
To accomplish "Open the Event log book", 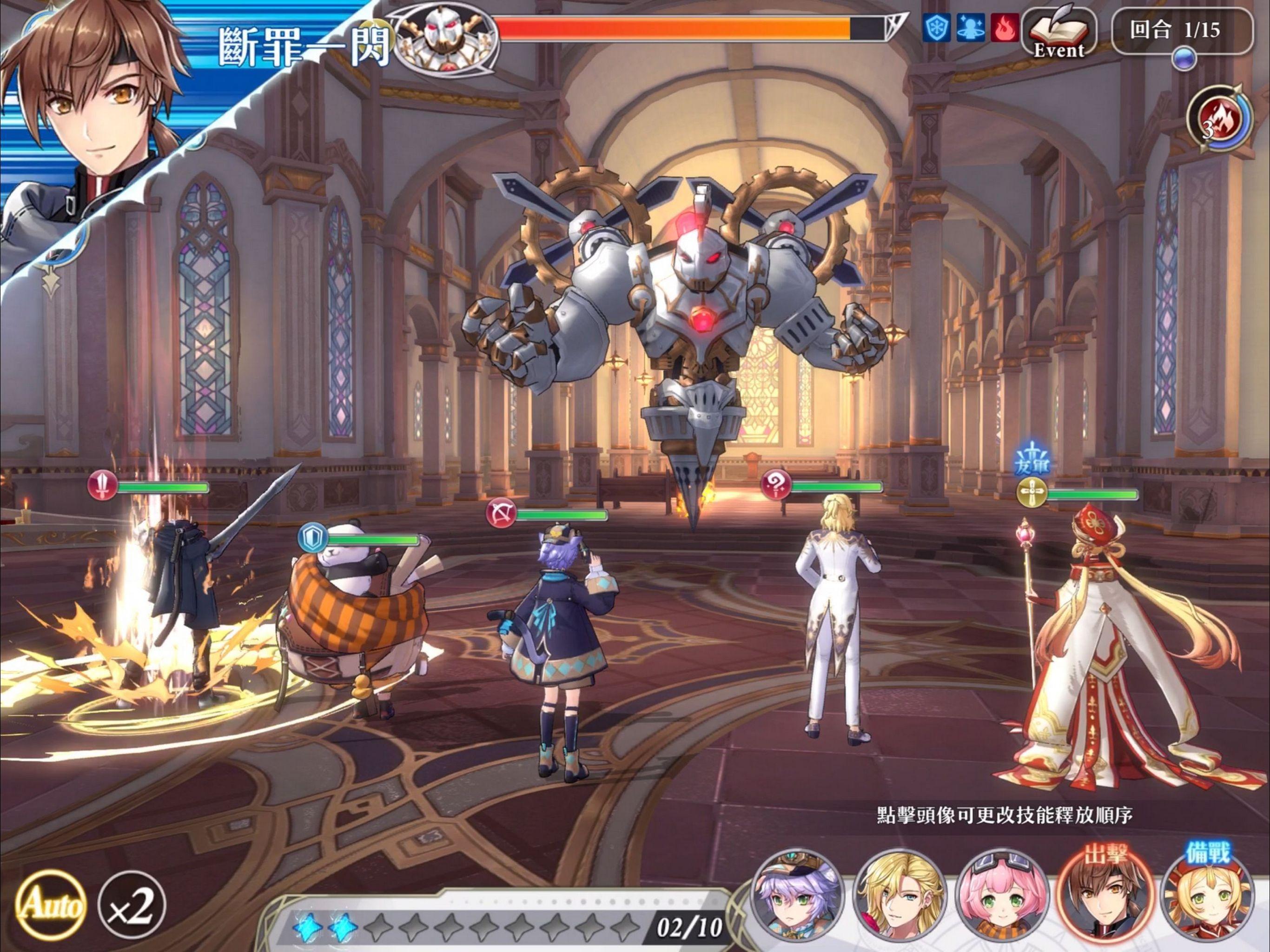I will [x=1058, y=33].
